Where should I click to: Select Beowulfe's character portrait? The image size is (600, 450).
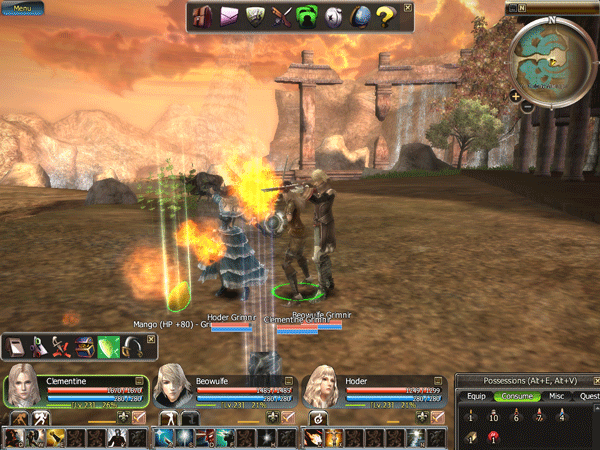tap(174, 387)
